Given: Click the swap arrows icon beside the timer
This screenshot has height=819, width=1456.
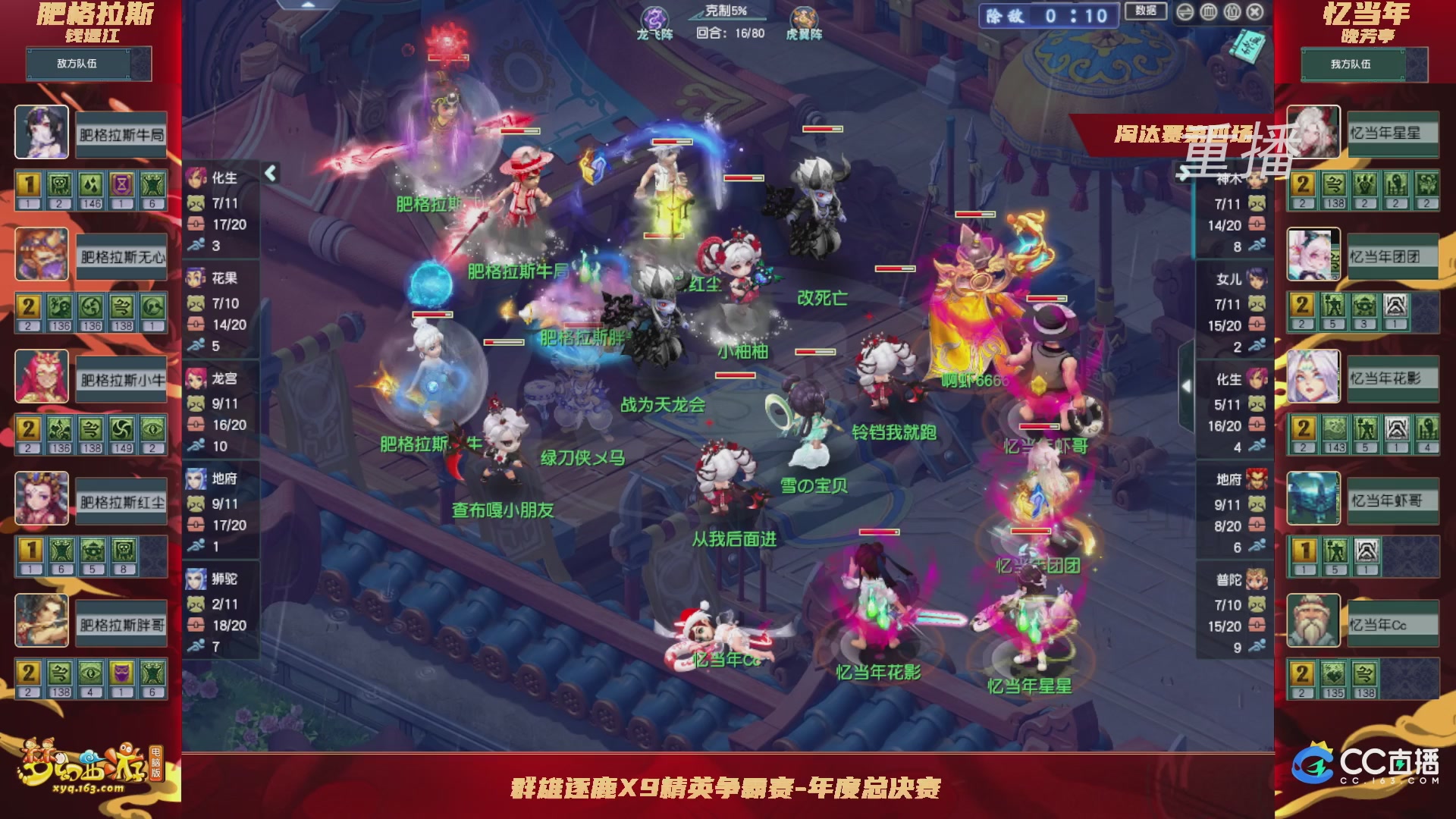Looking at the screenshot, I should [x=1185, y=12].
